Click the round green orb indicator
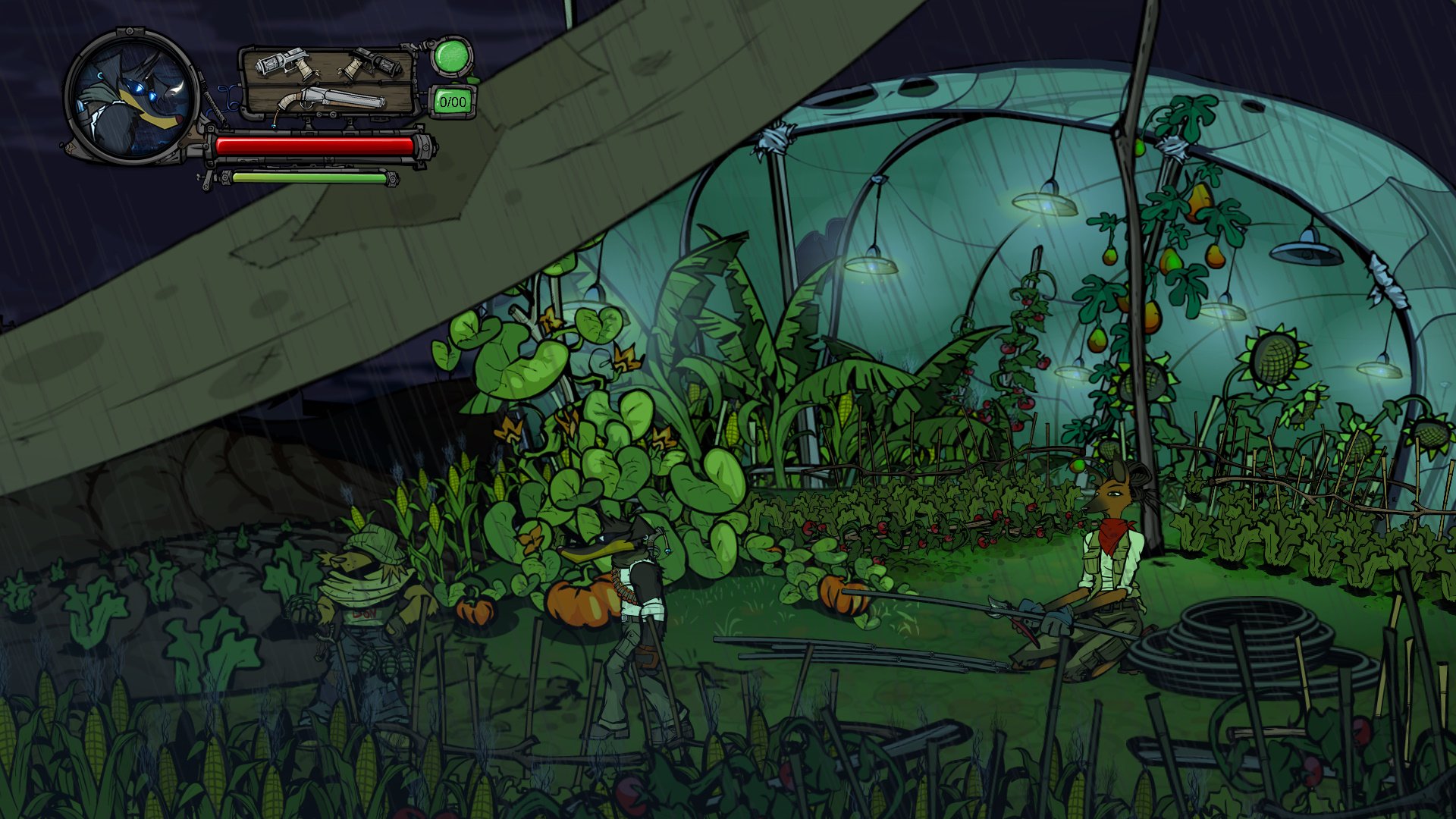1456x819 pixels. [451, 56]
